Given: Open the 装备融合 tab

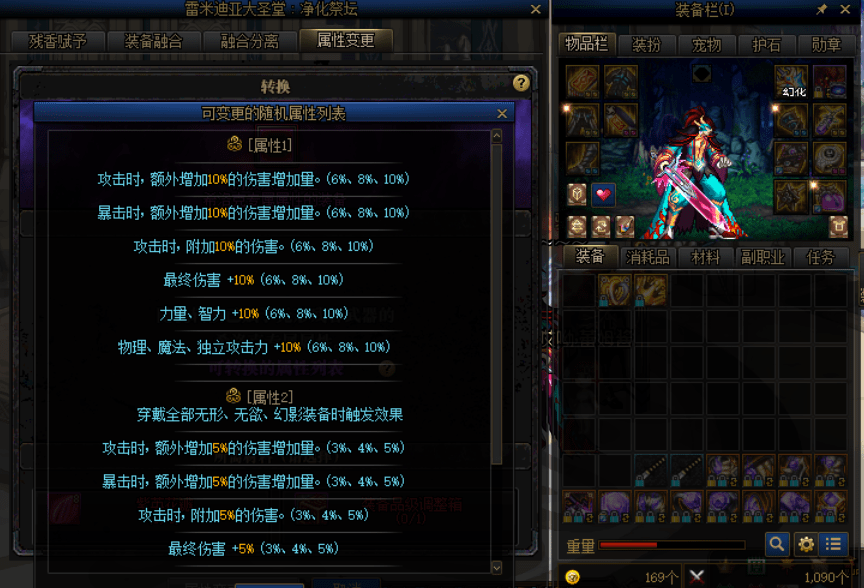Looking at the screenshot, I should click(x=153, y=41).
